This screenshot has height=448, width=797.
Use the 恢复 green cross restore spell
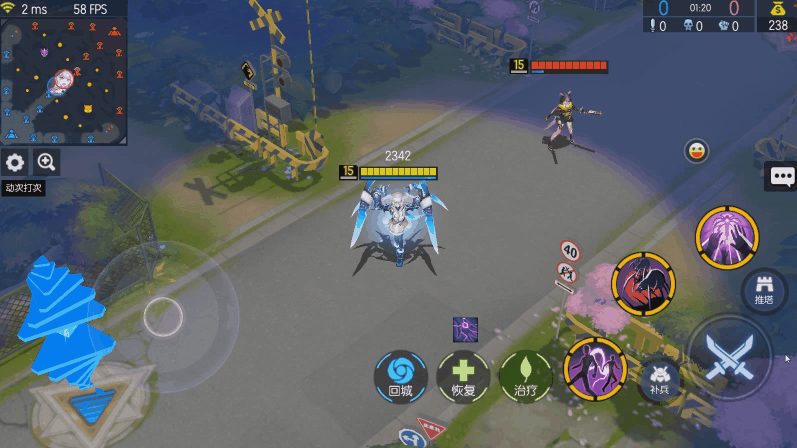(462, 375)
